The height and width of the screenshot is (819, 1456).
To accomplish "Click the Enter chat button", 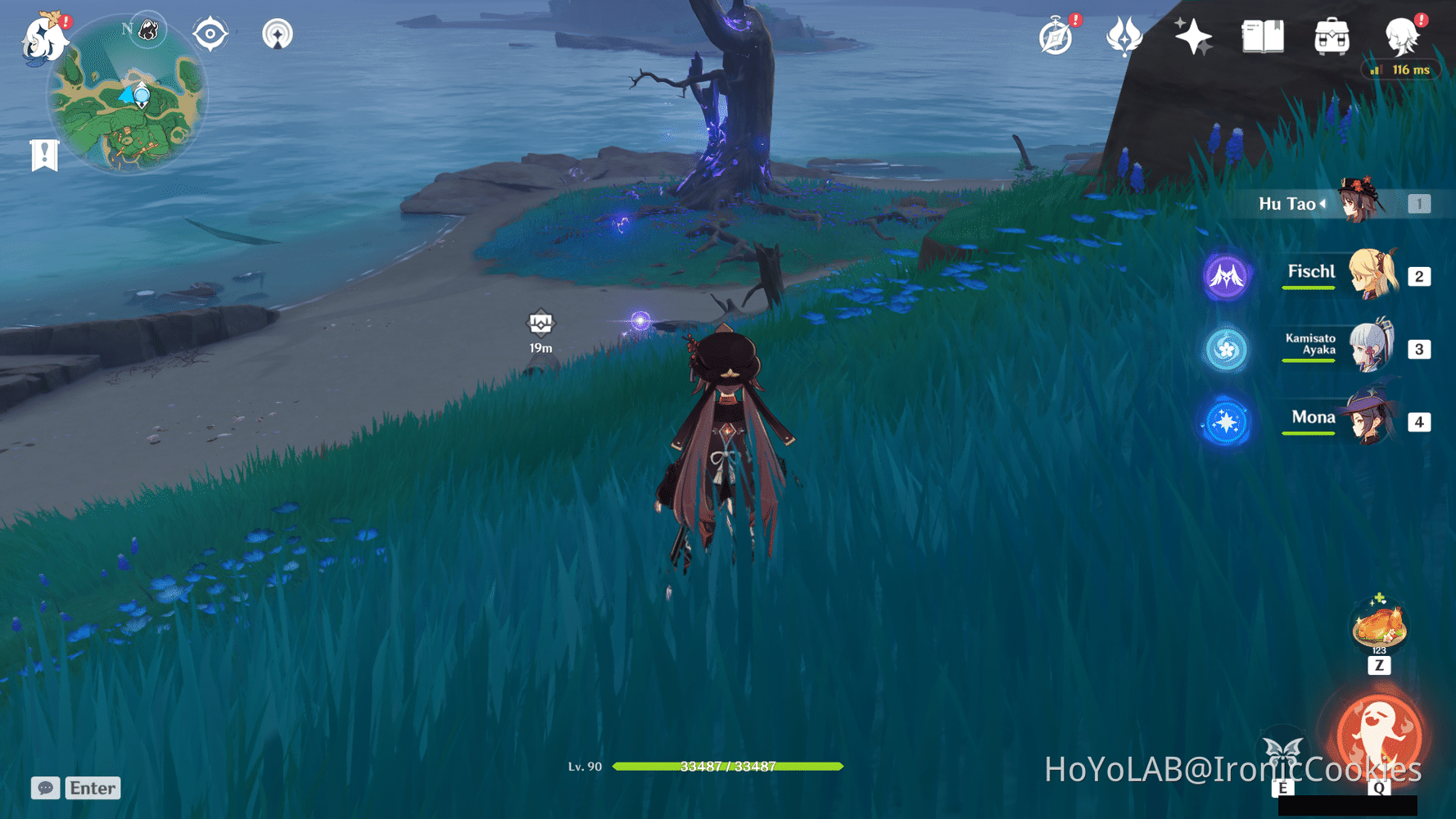I will point(93,788).
